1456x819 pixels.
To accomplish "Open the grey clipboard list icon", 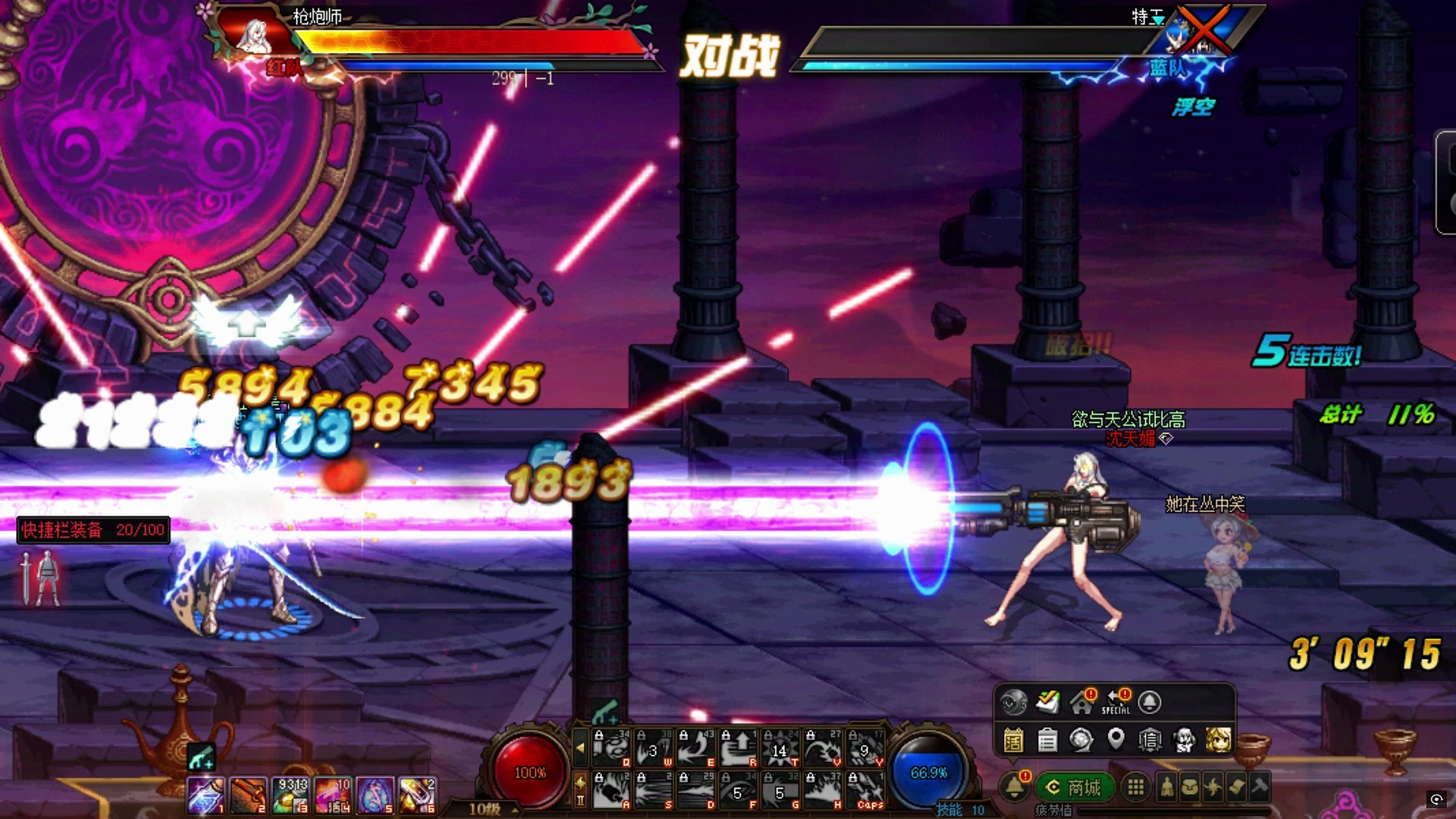I will pyautogui.click(x=1047, y=739).
